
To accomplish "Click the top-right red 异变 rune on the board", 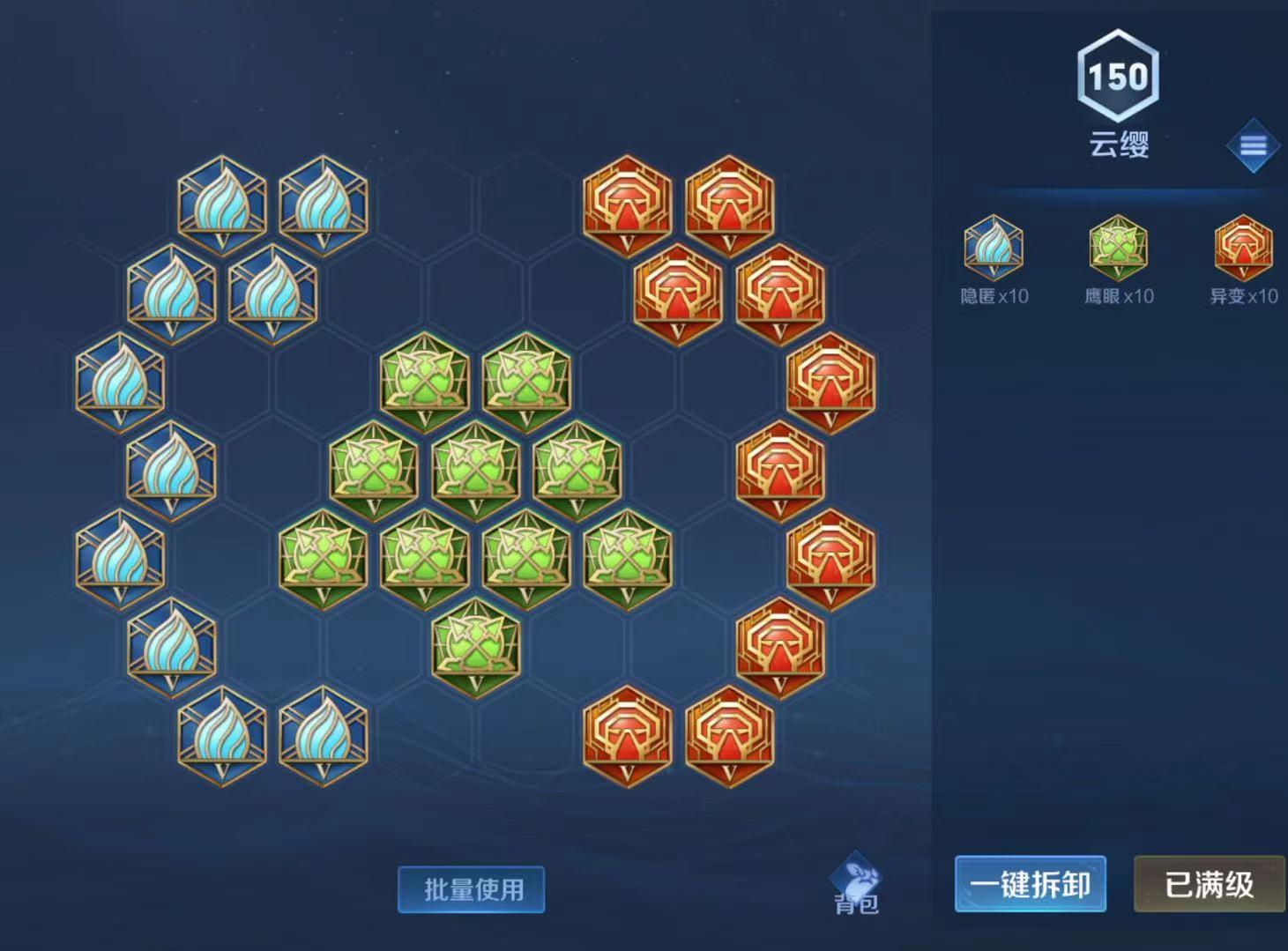I will (730, 204).
